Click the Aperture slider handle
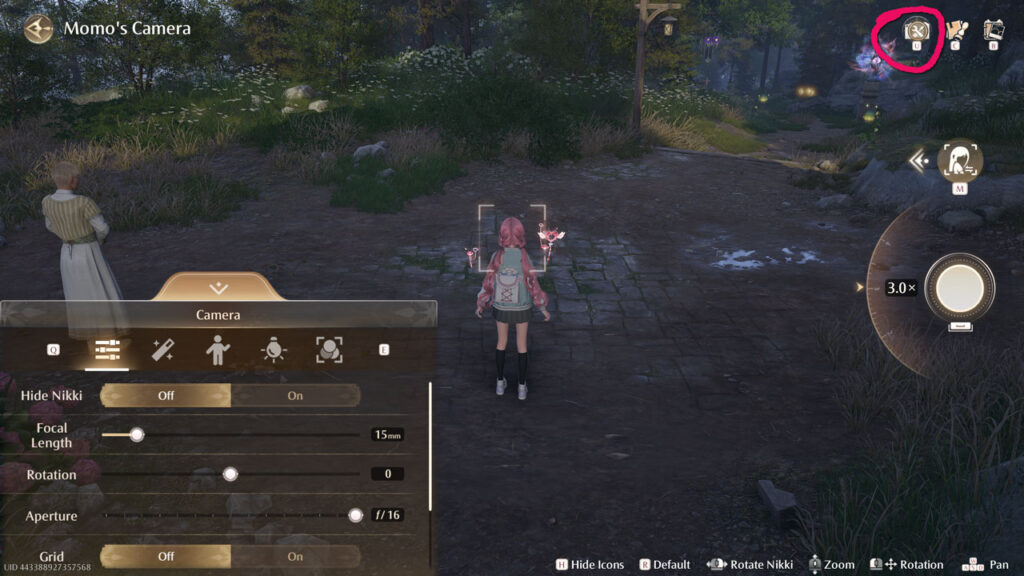 coord(355,515)
